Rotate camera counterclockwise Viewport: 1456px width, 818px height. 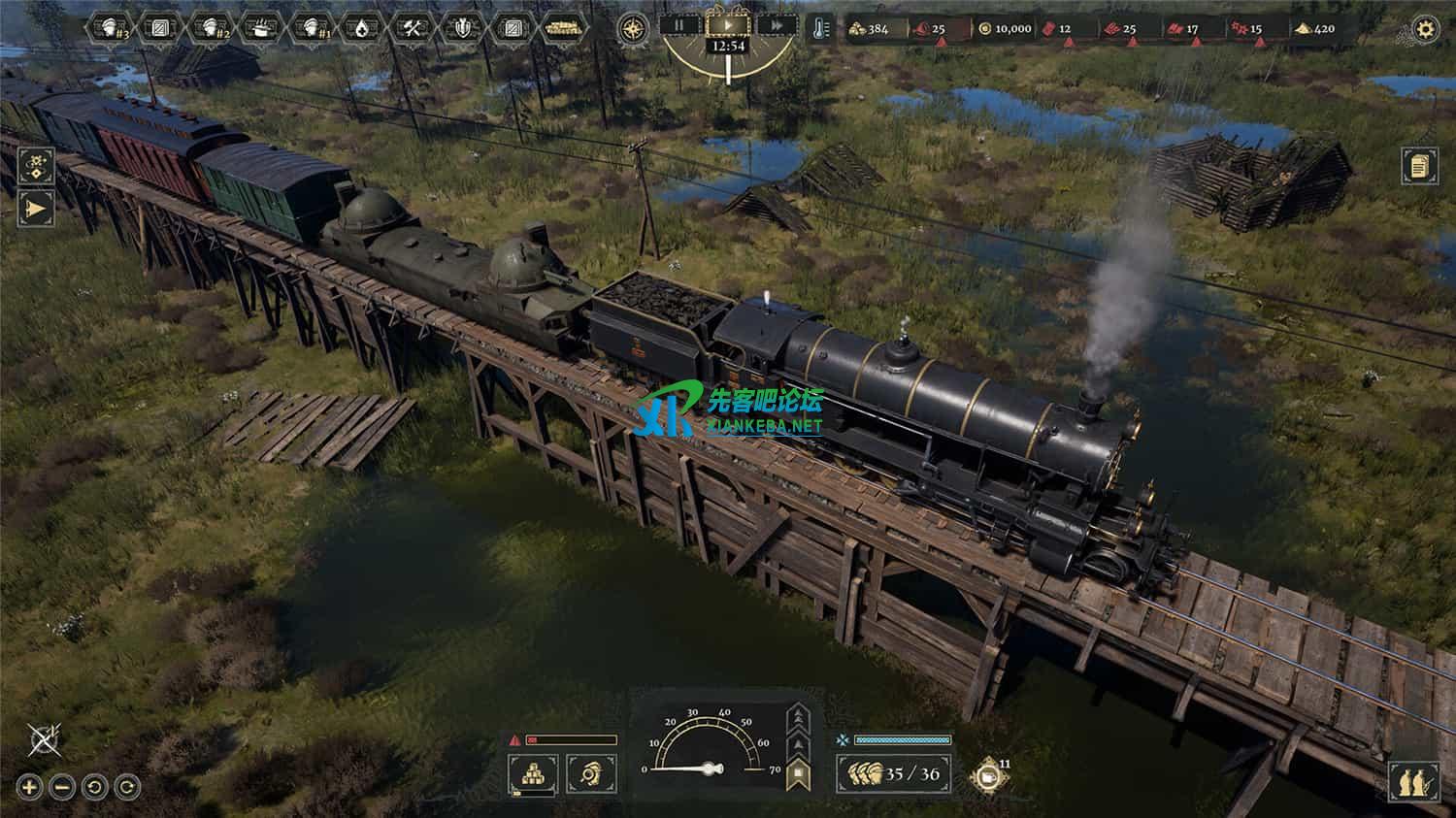pos(94,787)
